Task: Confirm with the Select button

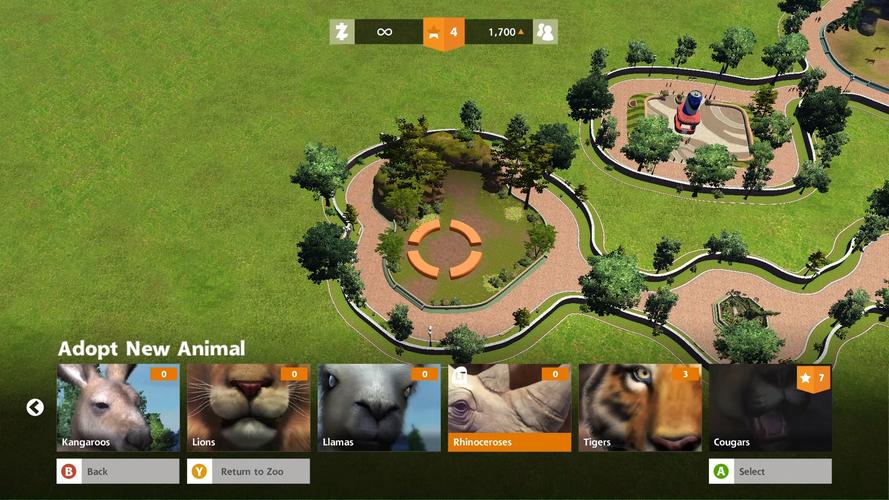Action: [770, 471]
